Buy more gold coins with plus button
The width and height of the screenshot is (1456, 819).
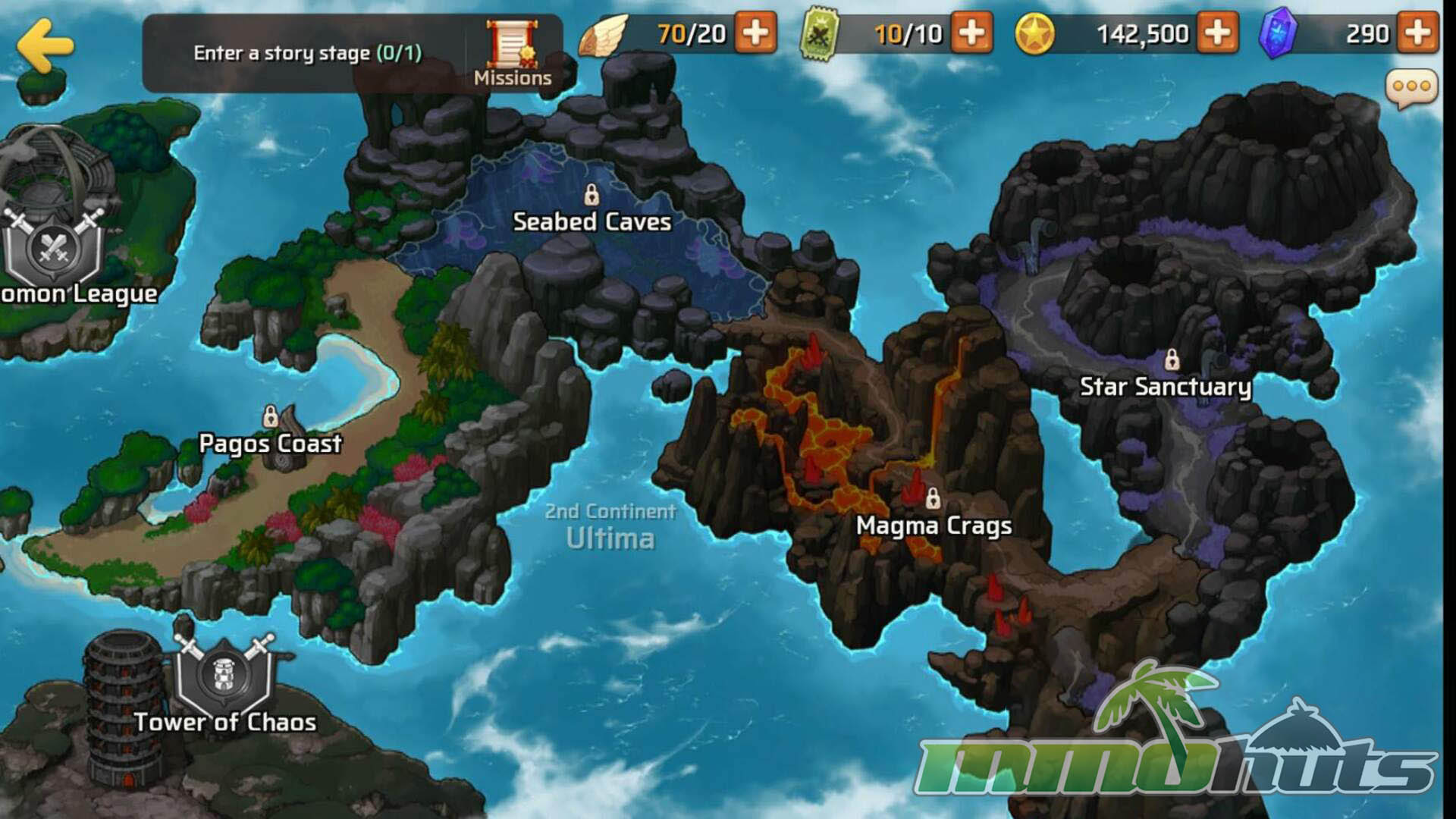1217,33
